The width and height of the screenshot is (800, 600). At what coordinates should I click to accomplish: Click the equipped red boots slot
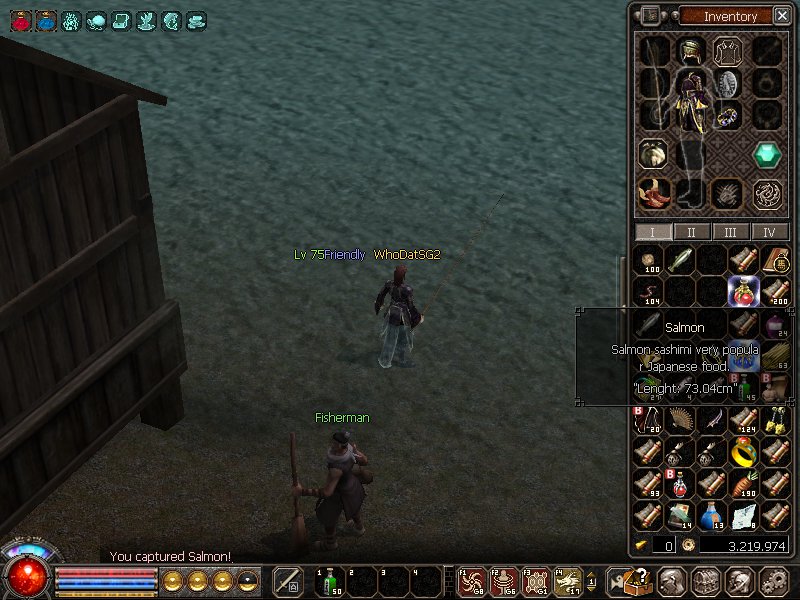point(654,191)
